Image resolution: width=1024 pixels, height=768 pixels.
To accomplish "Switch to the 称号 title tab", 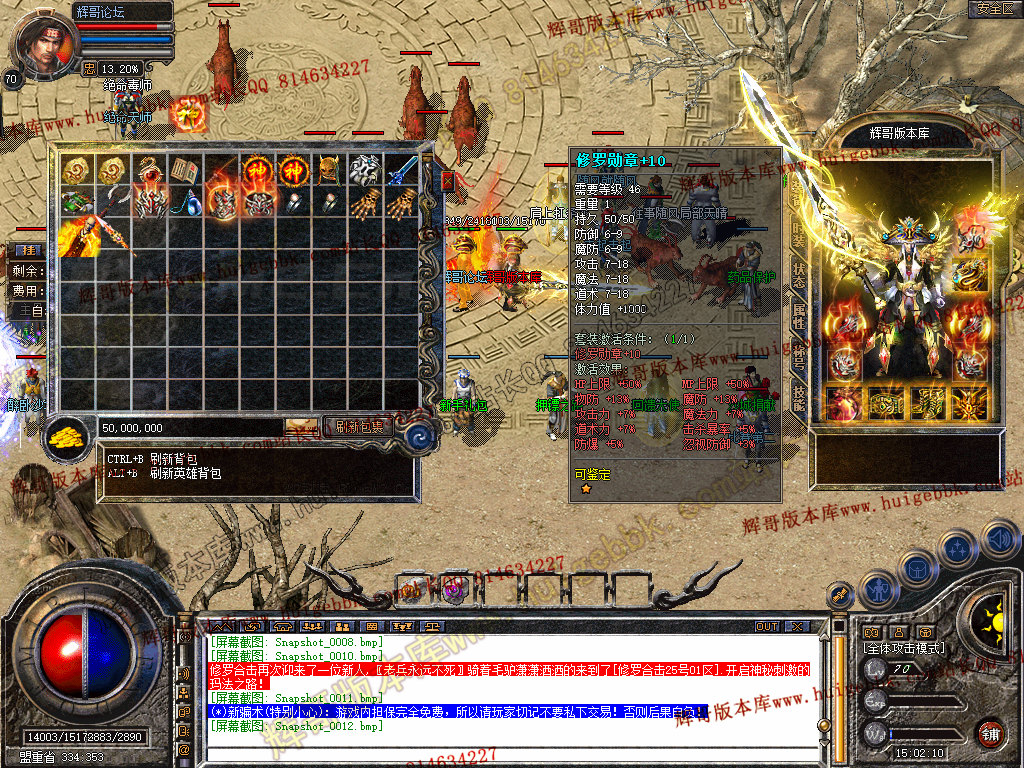I will click(799, 355).
